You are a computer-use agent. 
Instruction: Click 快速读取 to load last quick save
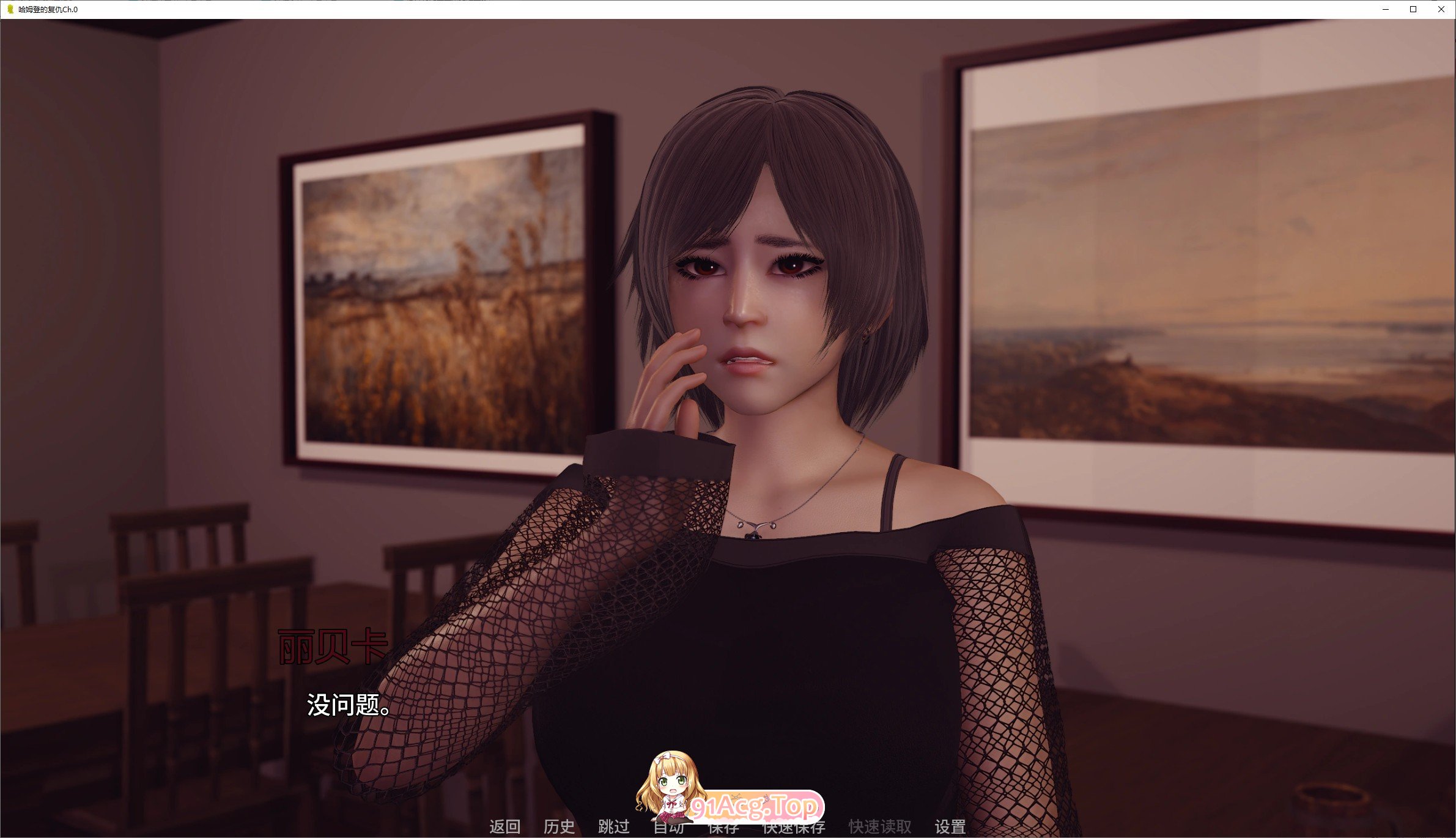(879, 828)
